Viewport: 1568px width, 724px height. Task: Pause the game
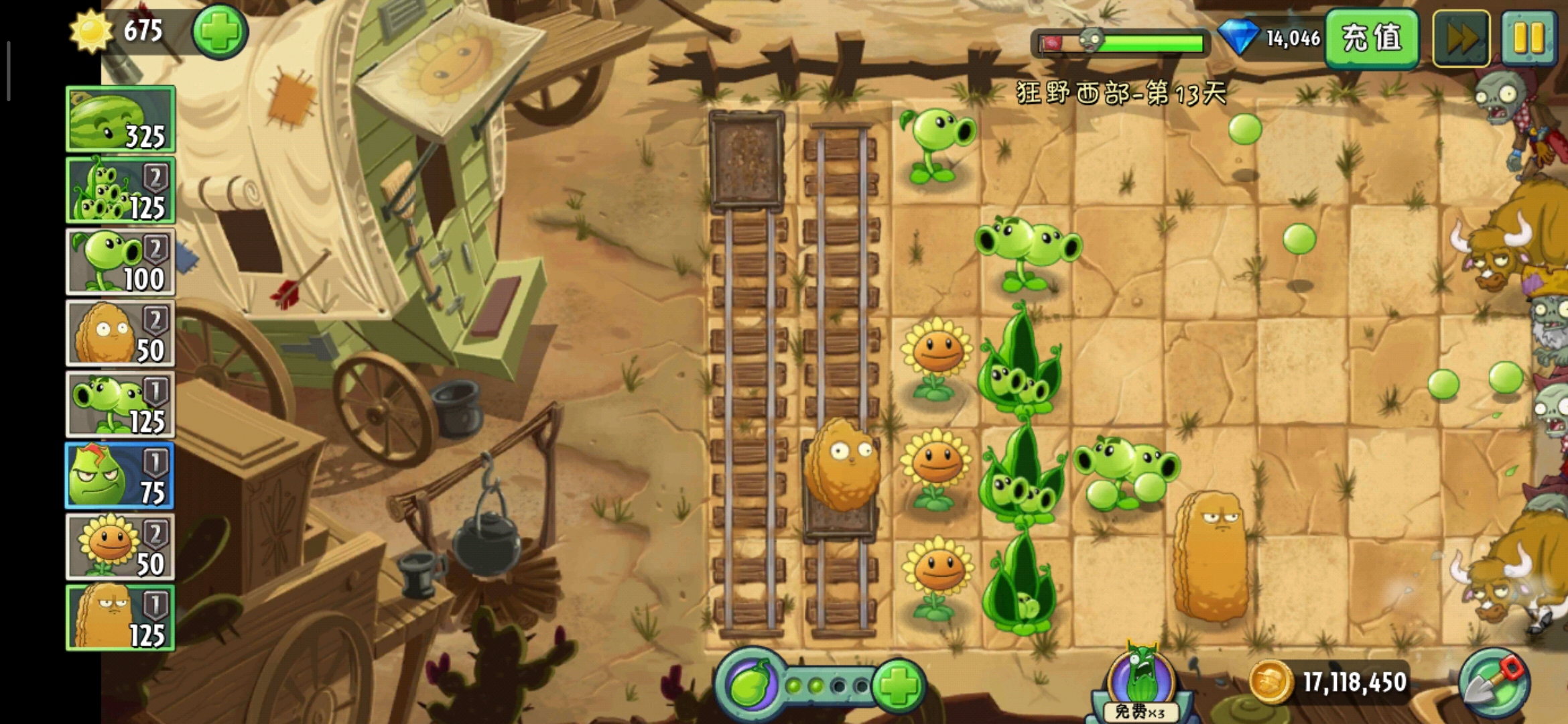click(x=1528, y=38)
